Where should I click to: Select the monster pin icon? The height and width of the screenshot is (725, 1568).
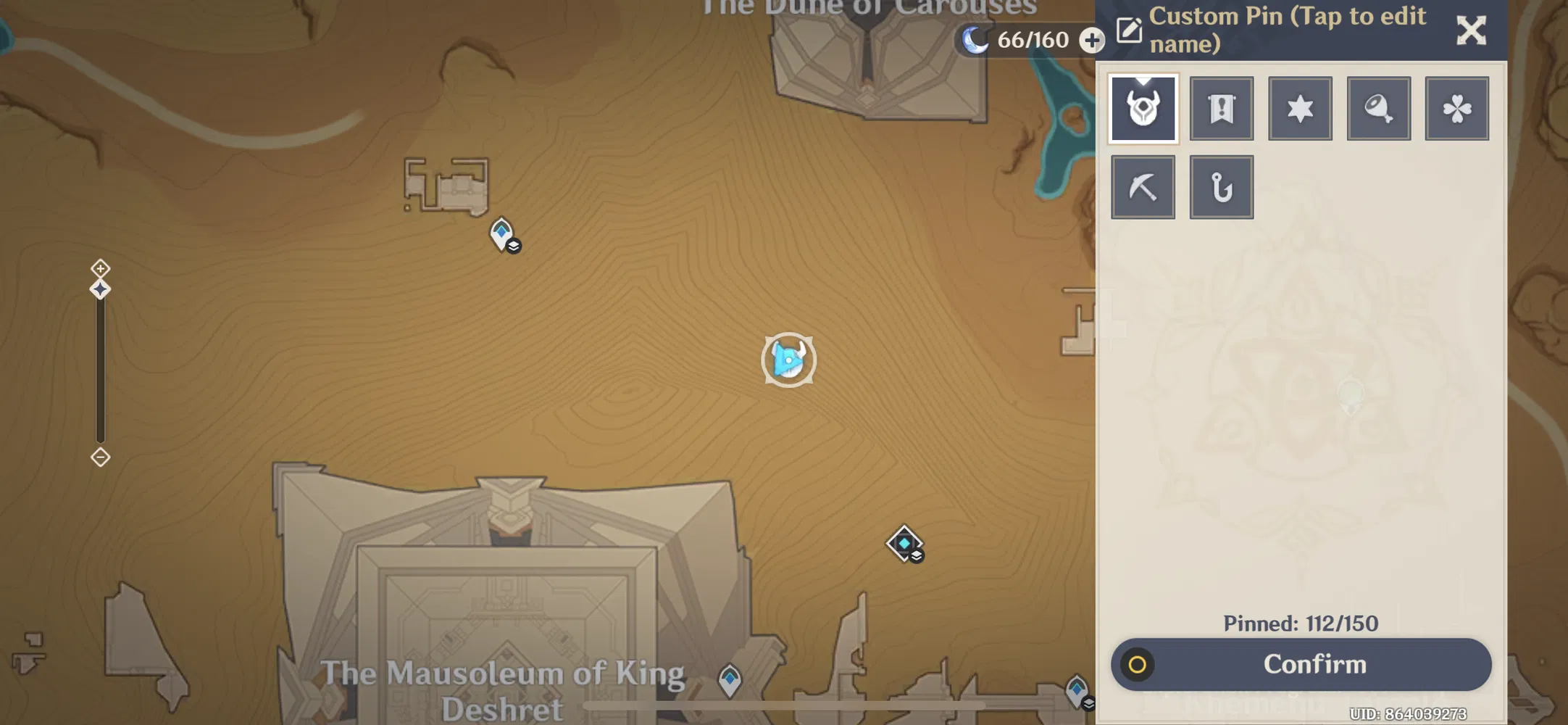pyautogui.click(x=1143, y=107)
